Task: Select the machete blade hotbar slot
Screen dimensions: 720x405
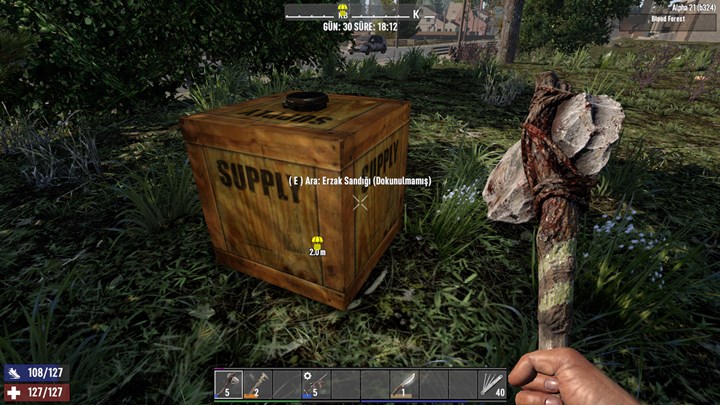Action: point(403,384)
